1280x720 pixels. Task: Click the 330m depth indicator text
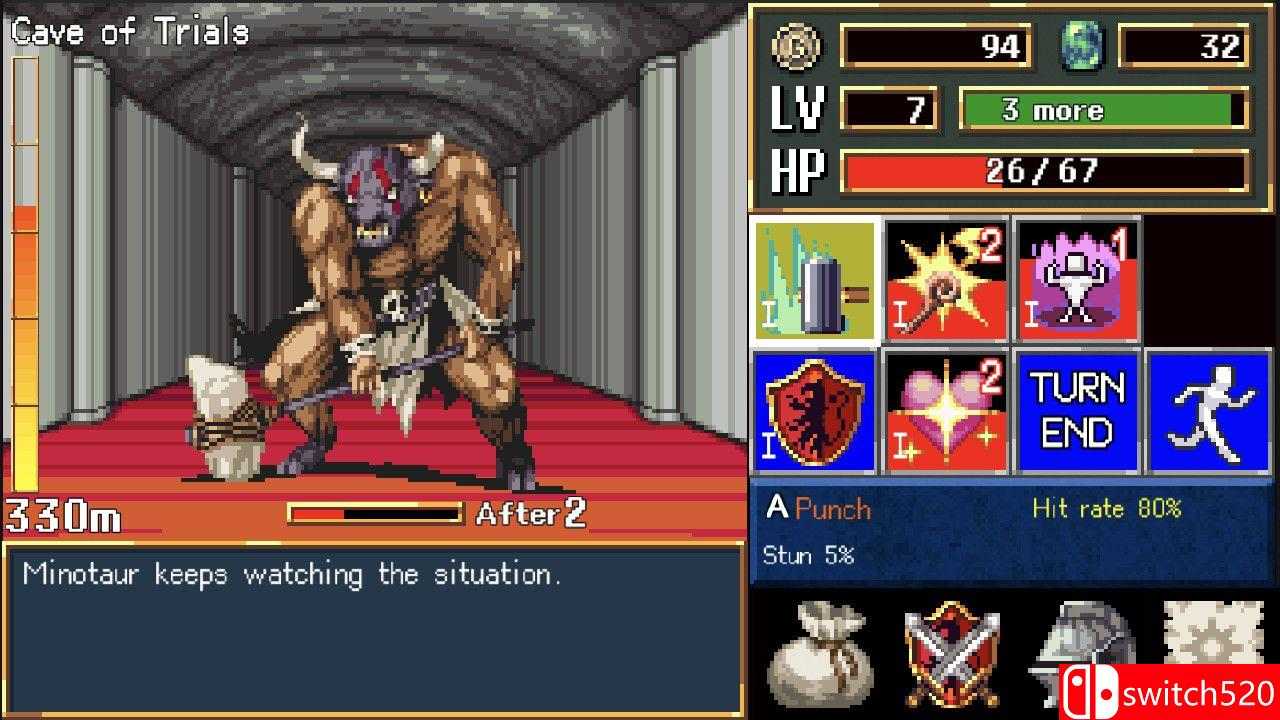pyautogui.click(x=62, y=515)
